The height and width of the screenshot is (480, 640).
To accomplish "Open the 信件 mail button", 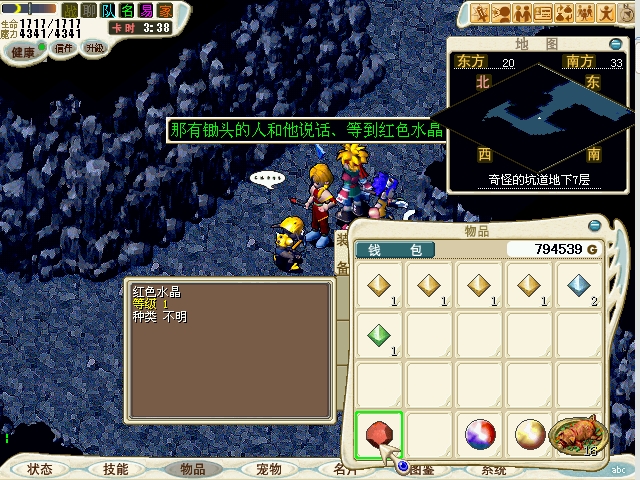I will coord(64,47).
